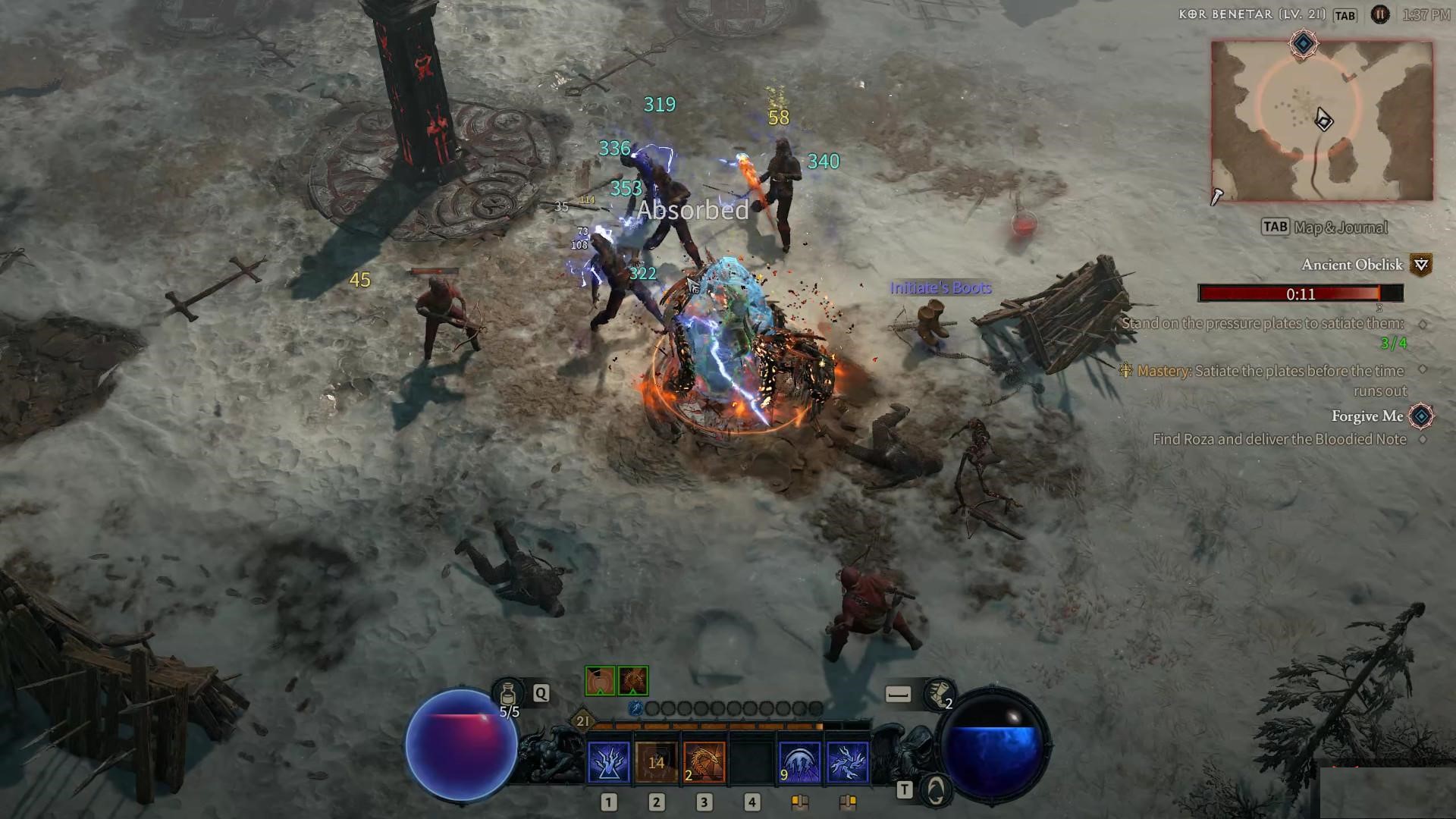Trigger the Unstable Currents skill in slot 5

pos(798,761)
